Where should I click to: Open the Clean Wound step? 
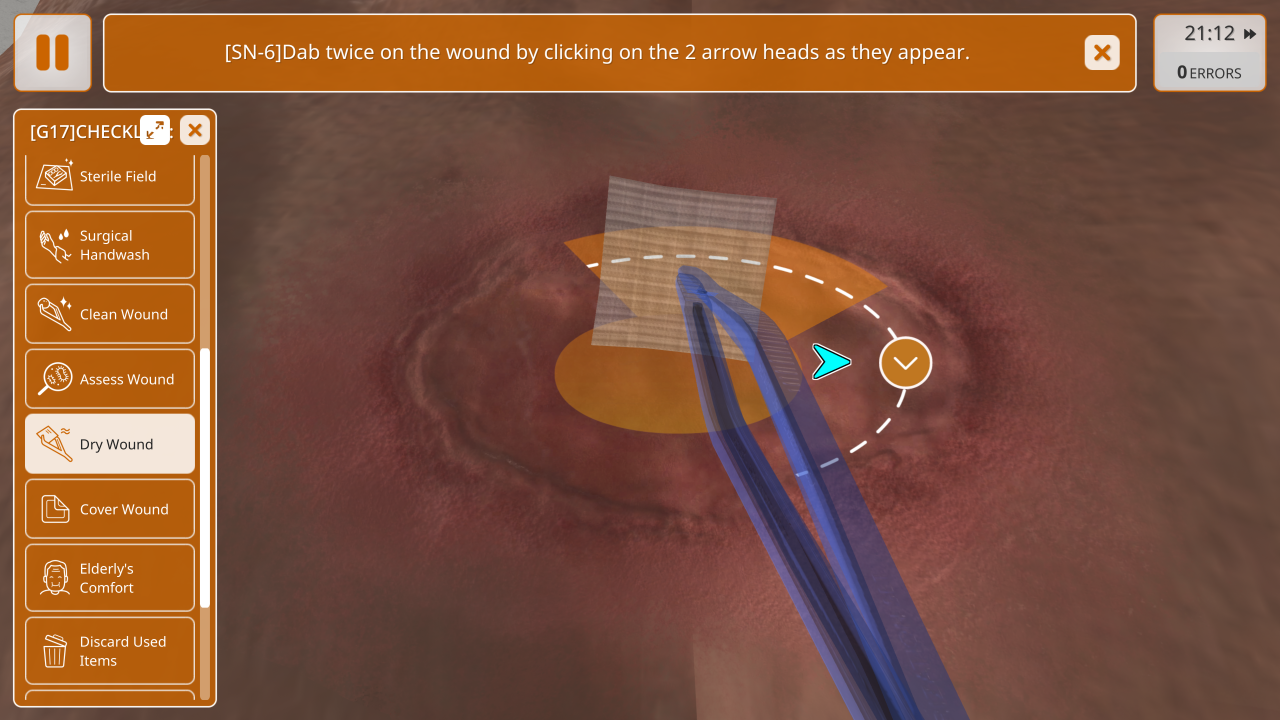coord(110,314)
